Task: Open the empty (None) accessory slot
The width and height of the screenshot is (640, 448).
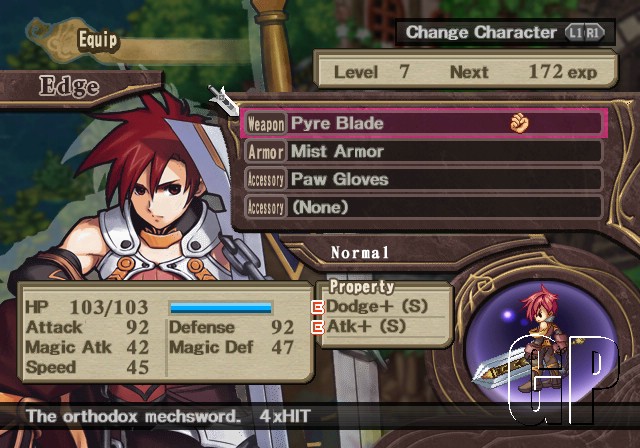Action: (x=422, y=207)
